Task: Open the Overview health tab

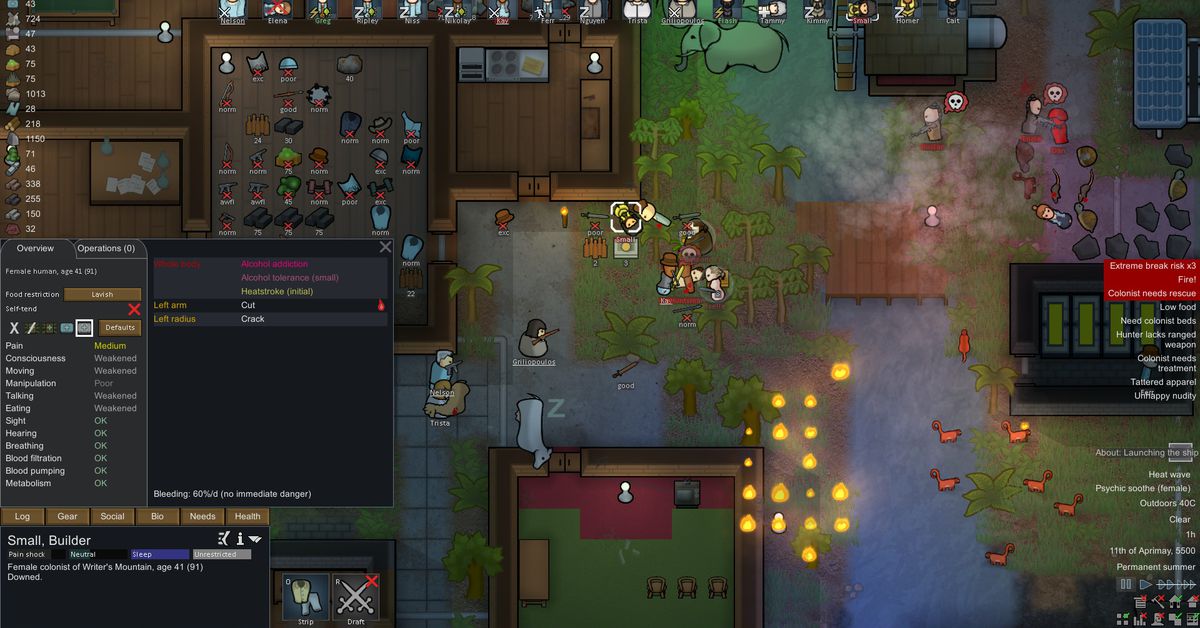Action: click(35, 248)
